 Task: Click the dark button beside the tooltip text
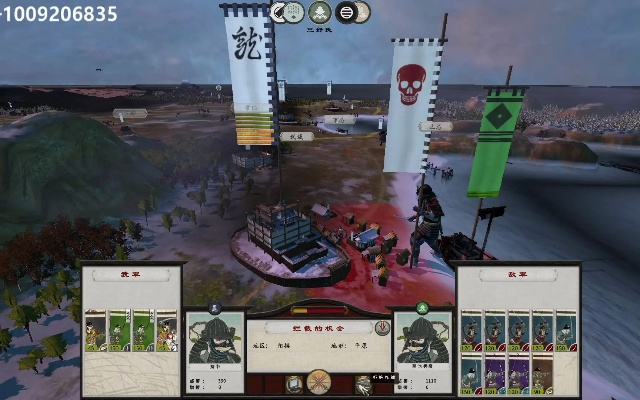click(x=364, y=384)
